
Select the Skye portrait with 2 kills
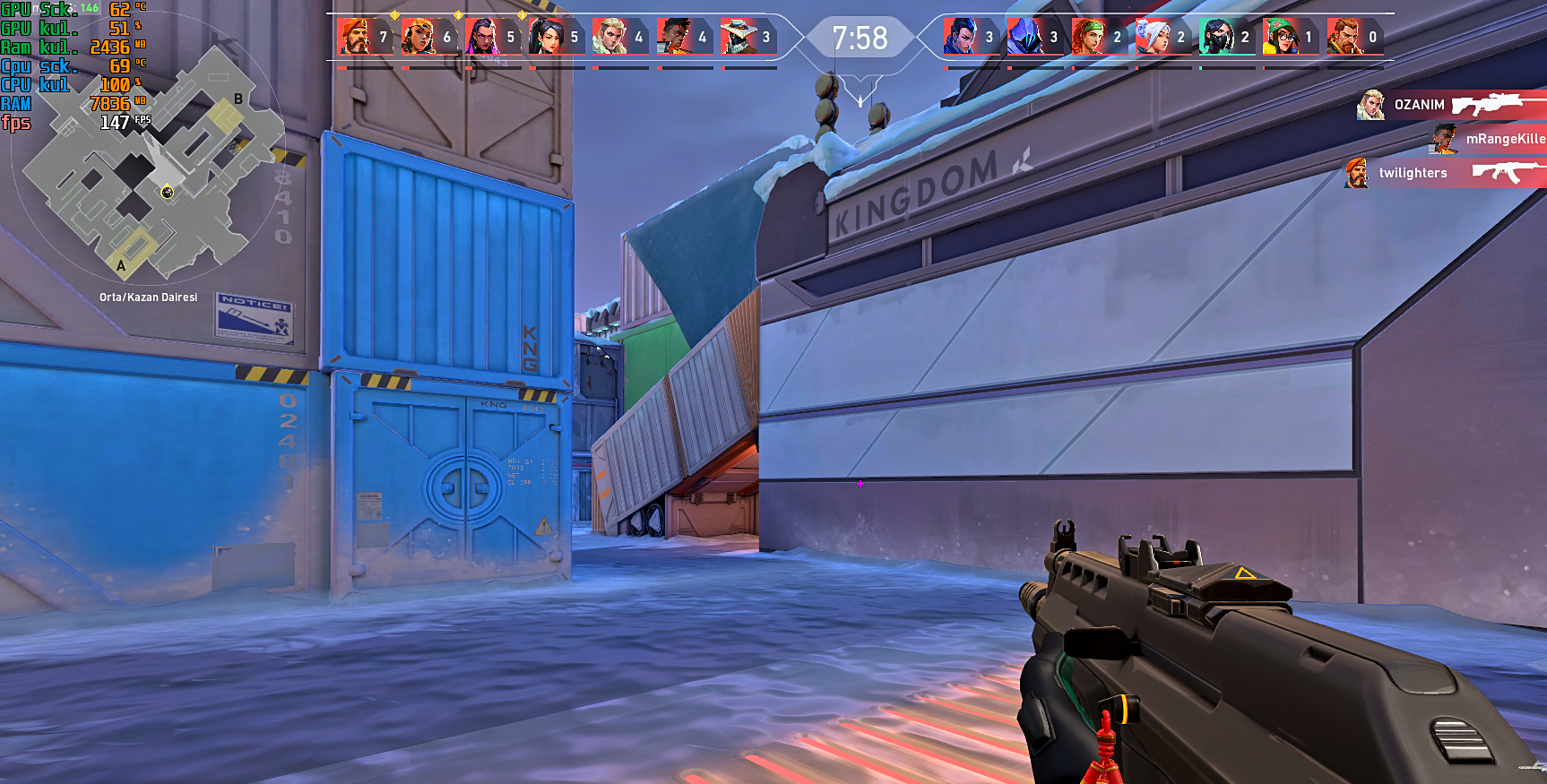click(x=1087, y=37)
